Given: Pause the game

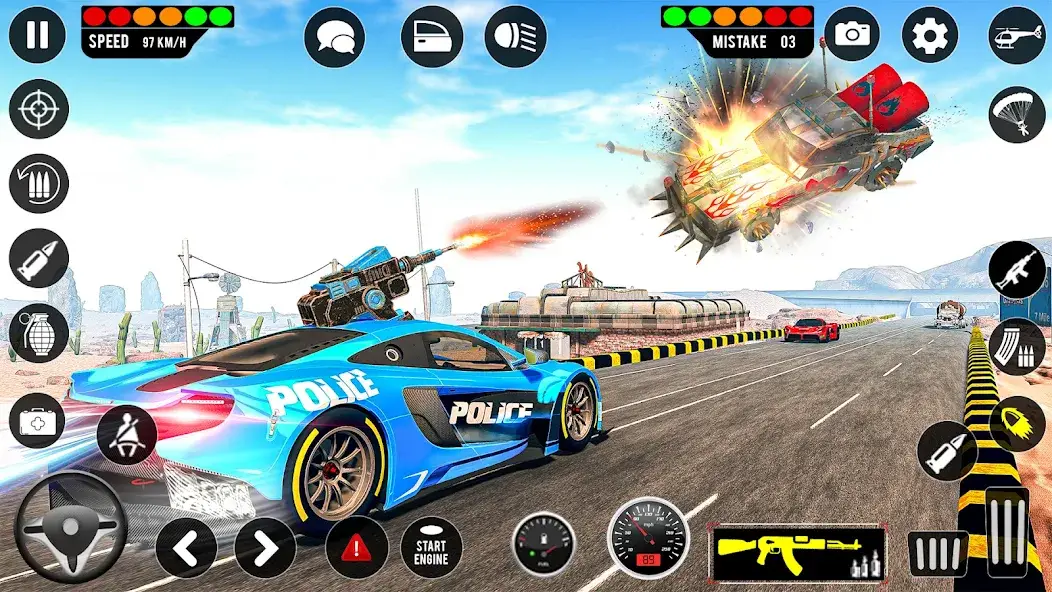Looking at the screenshot, I should [37, 35].
